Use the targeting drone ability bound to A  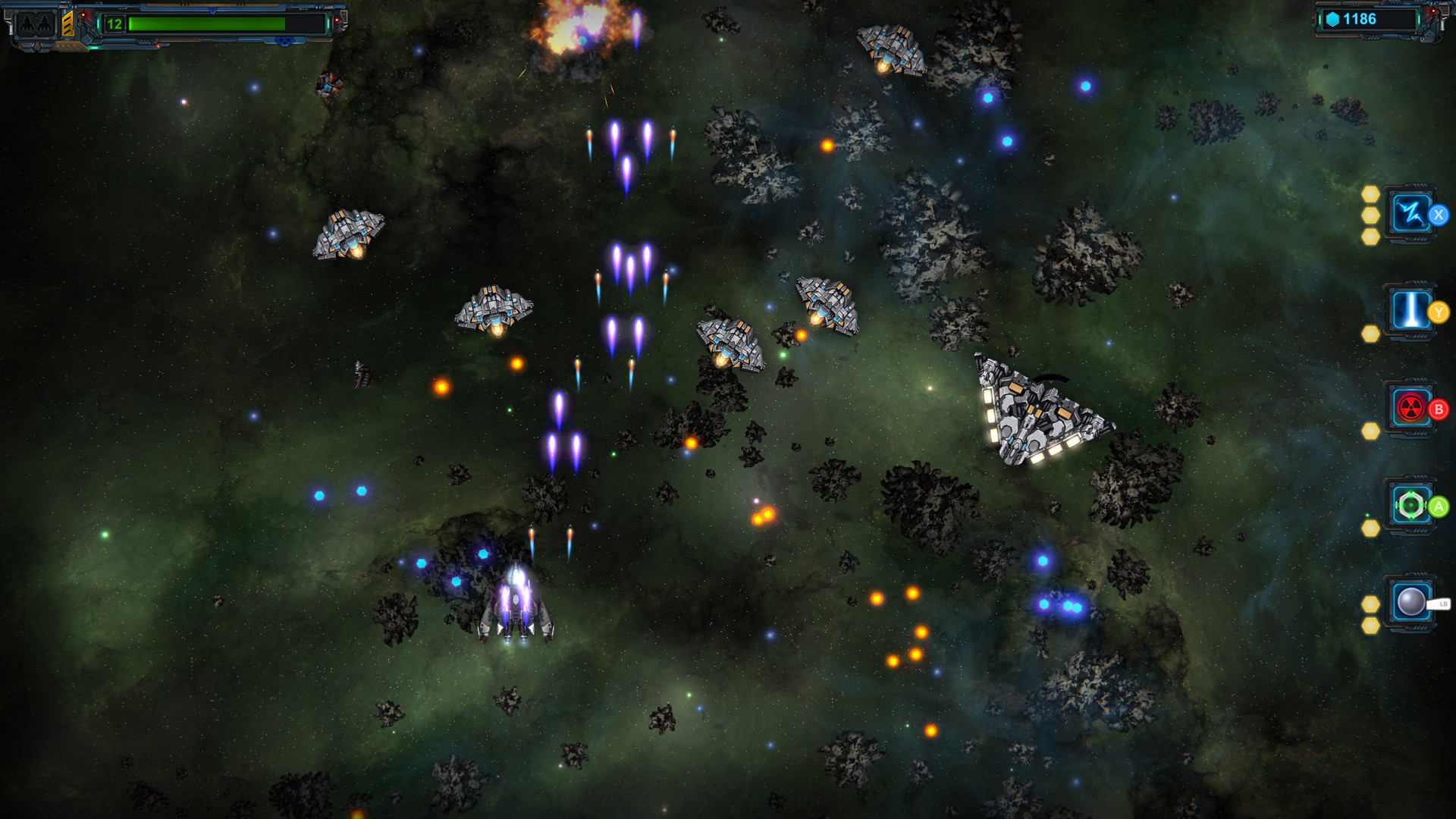point(1410,504)
